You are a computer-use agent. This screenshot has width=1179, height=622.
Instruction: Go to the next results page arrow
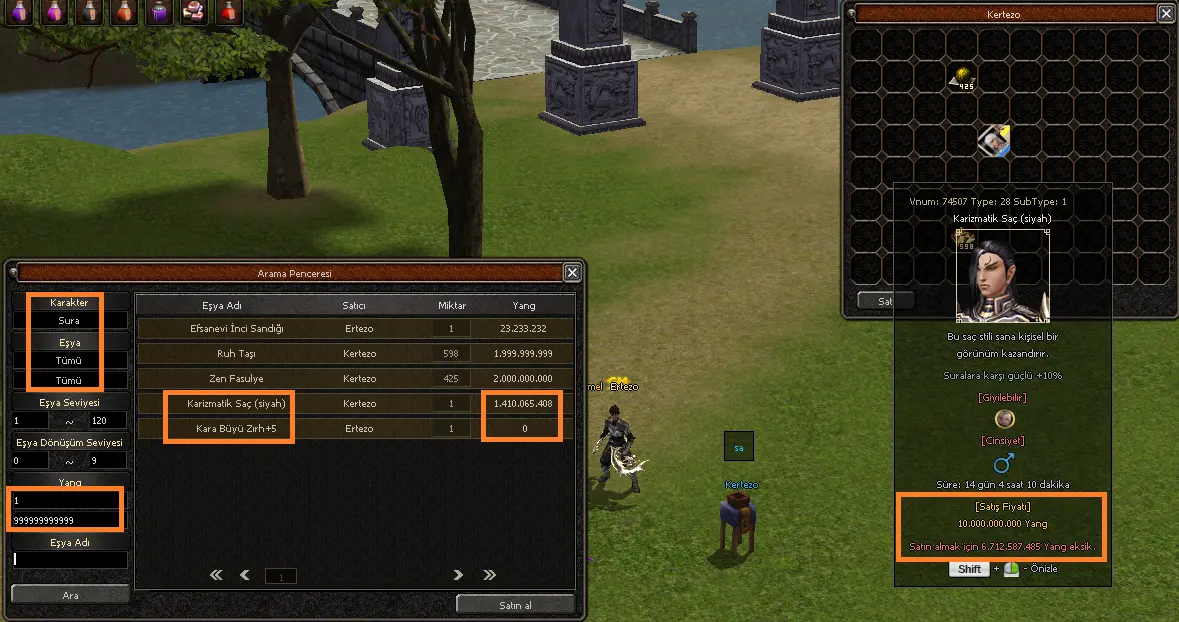pos(458,575)
